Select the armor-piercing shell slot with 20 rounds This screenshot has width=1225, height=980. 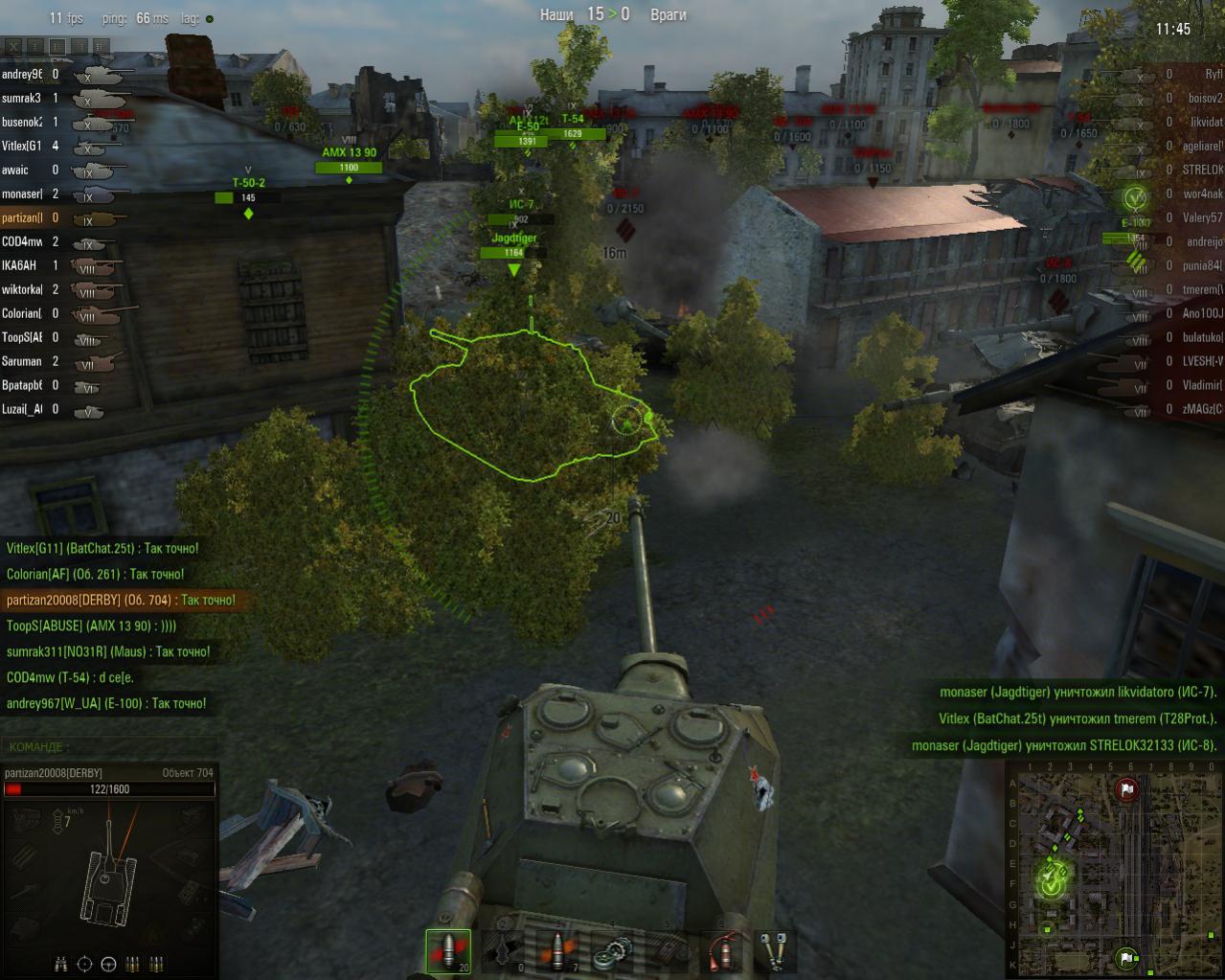[448, 951]
